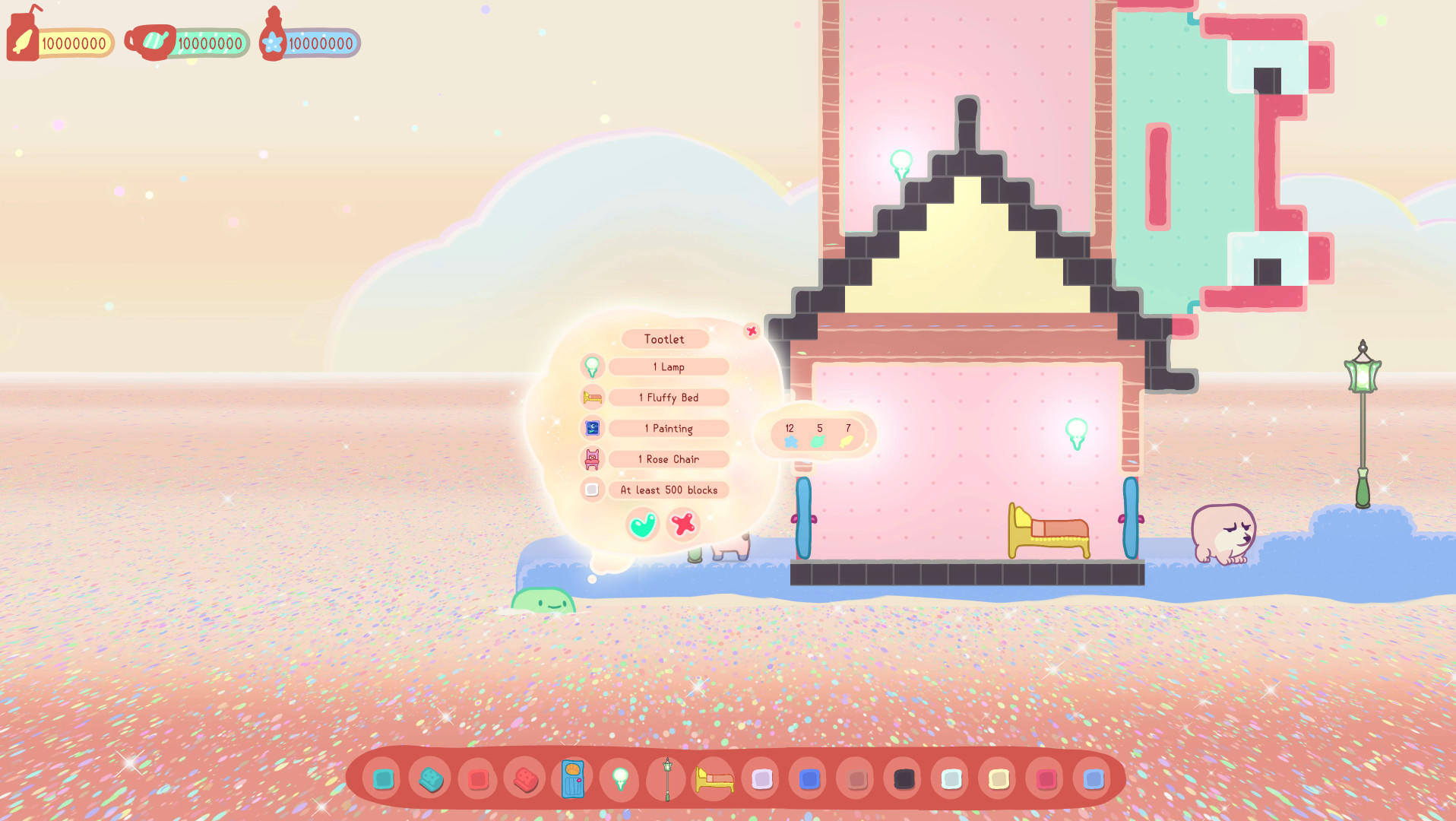Click the moon Painting icon in the request
This screenshot has height=821, width=1456.
(593, 428)
